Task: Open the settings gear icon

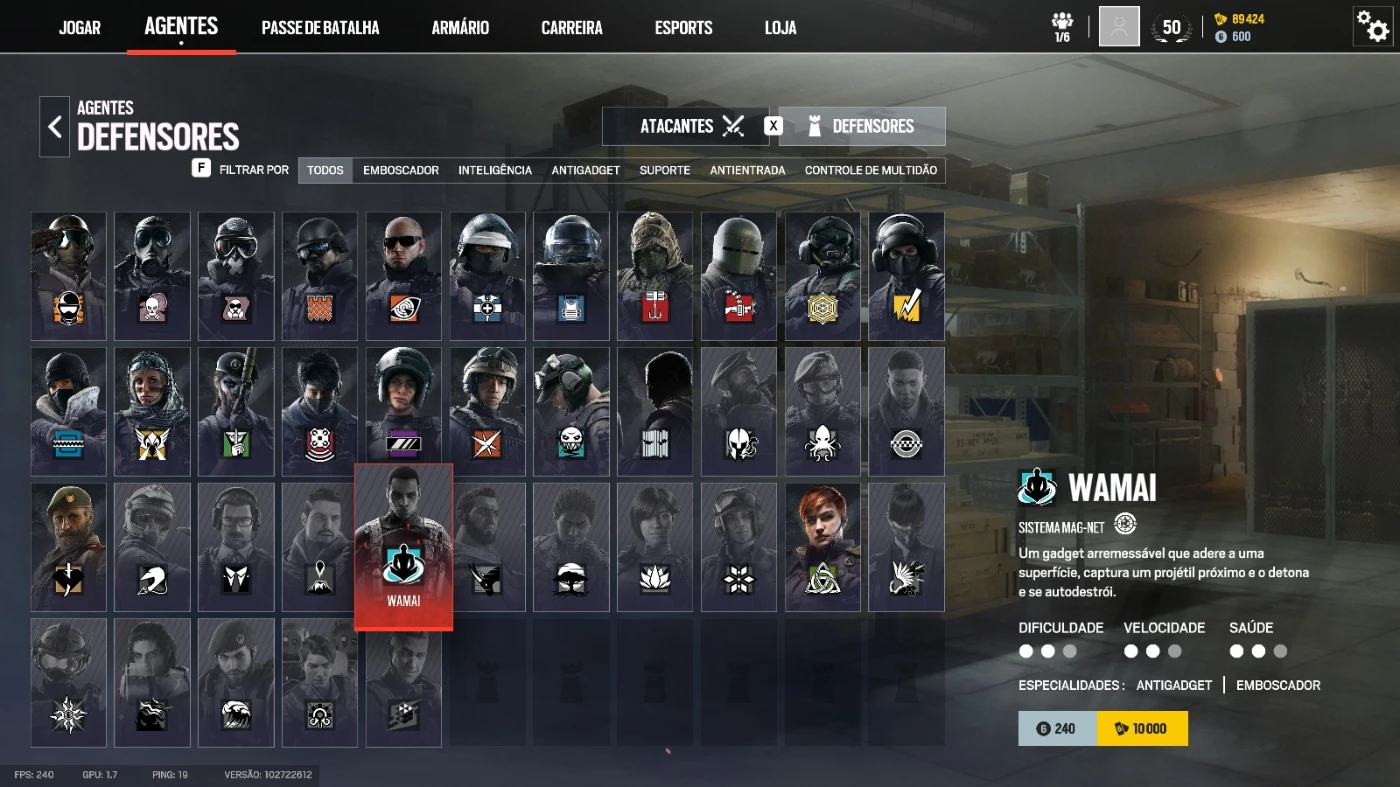Action: [x=1371, y=26]
